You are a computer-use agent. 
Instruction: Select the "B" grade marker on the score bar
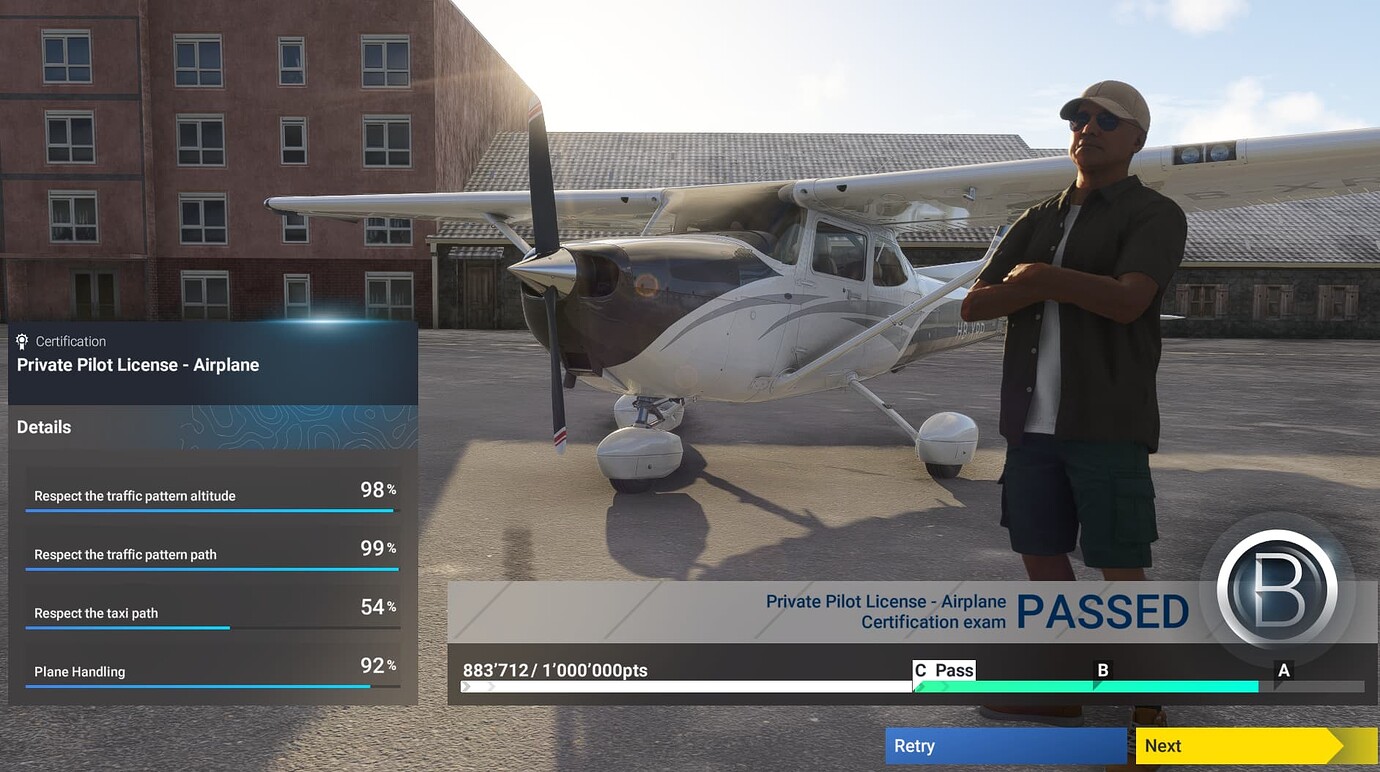[x=1103, y=670]
